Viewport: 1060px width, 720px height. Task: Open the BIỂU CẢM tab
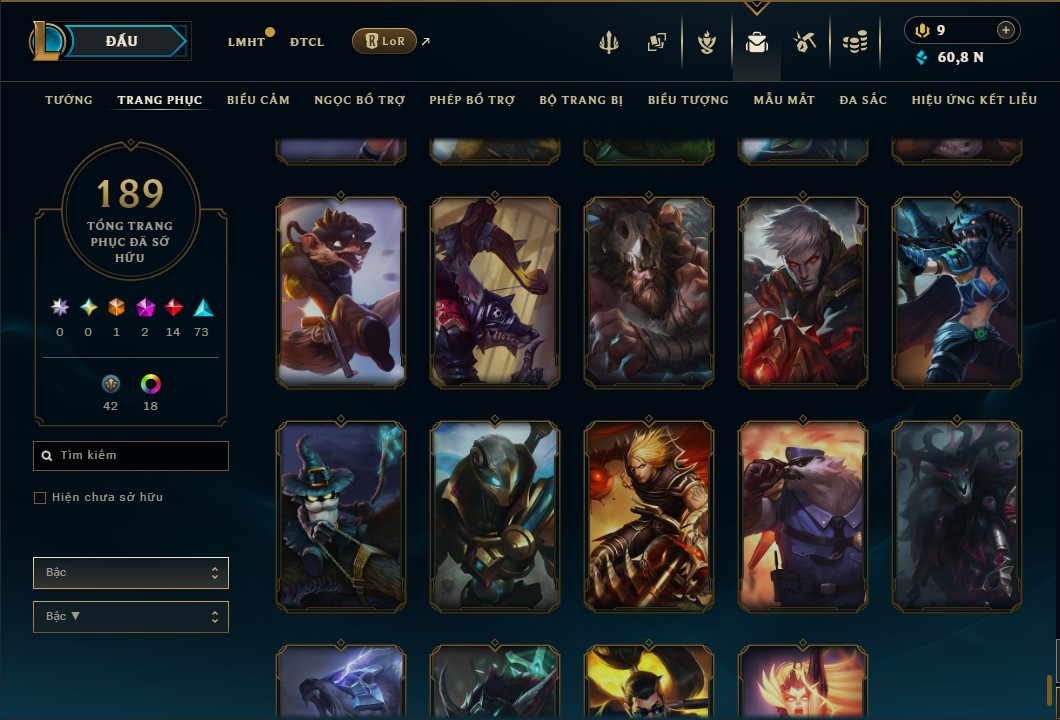258,100
